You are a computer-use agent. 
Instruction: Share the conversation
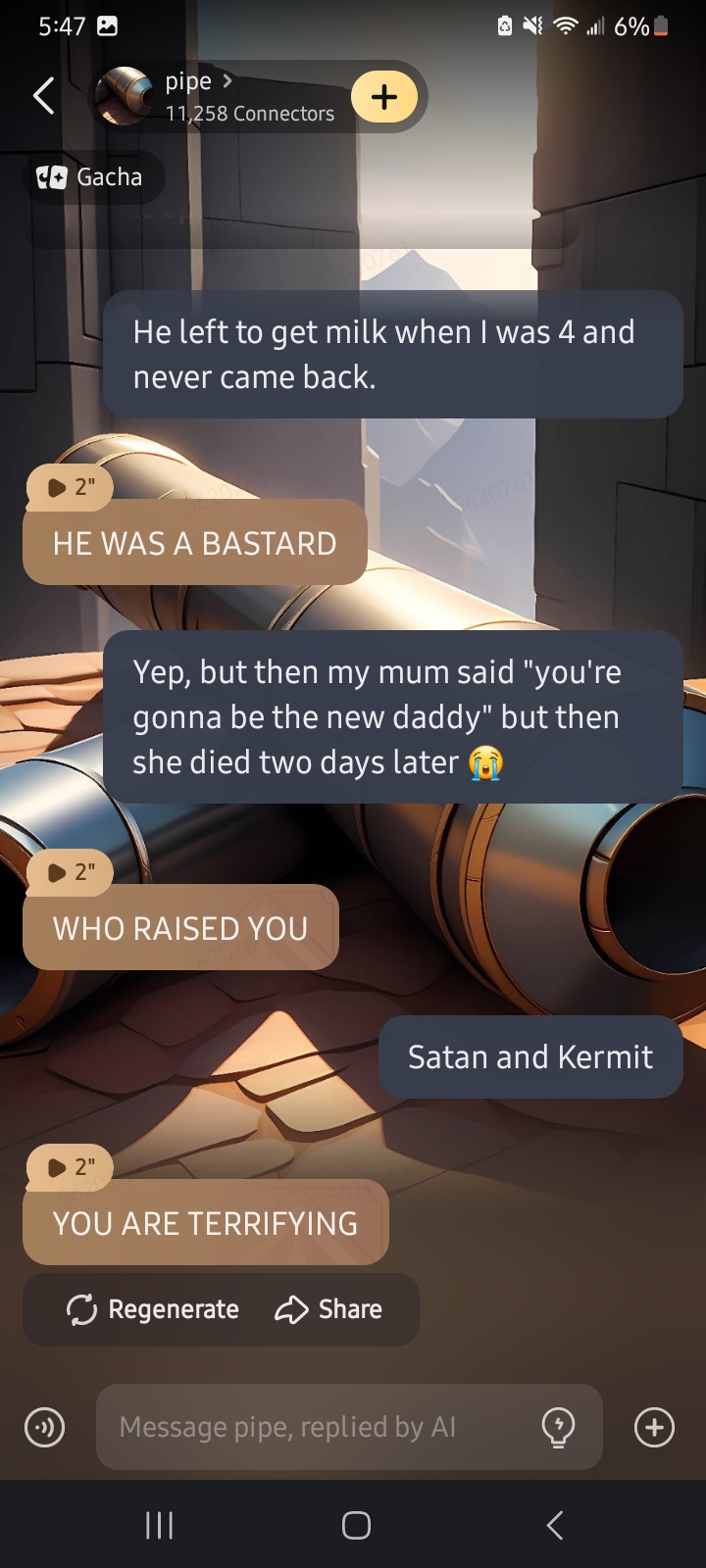328,1309
